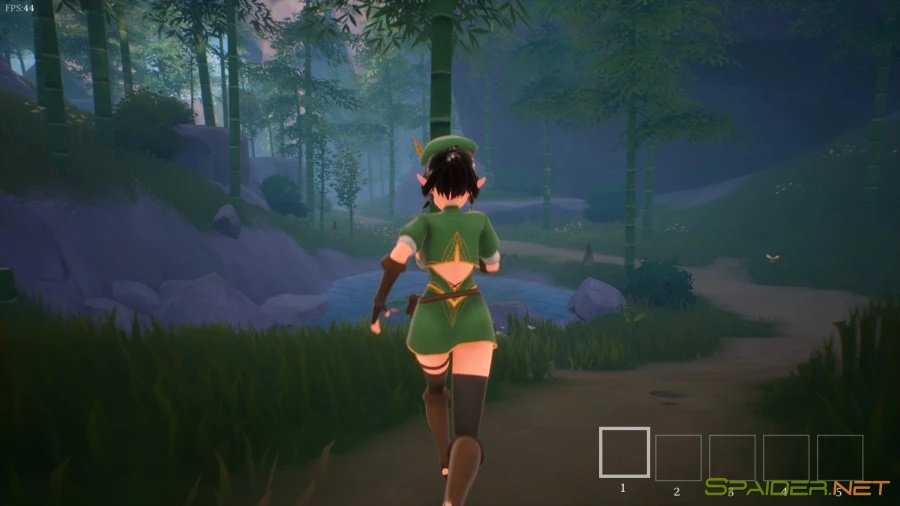
Task: Click the hotbar slot labeled 5
Action: pyautogui.click(x=840, y=457)
